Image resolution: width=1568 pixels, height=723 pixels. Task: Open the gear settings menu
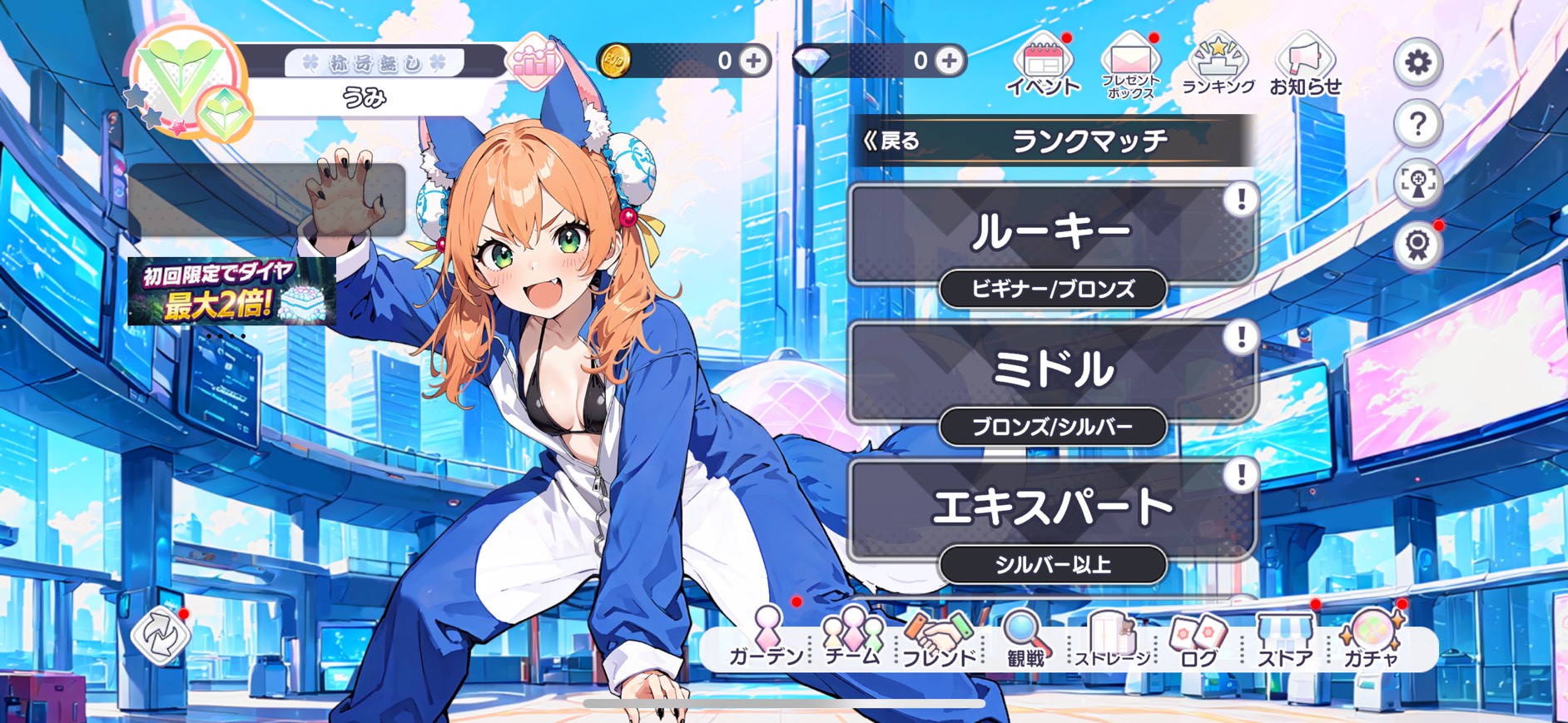pyautogui.click(x=1417, y=62)
